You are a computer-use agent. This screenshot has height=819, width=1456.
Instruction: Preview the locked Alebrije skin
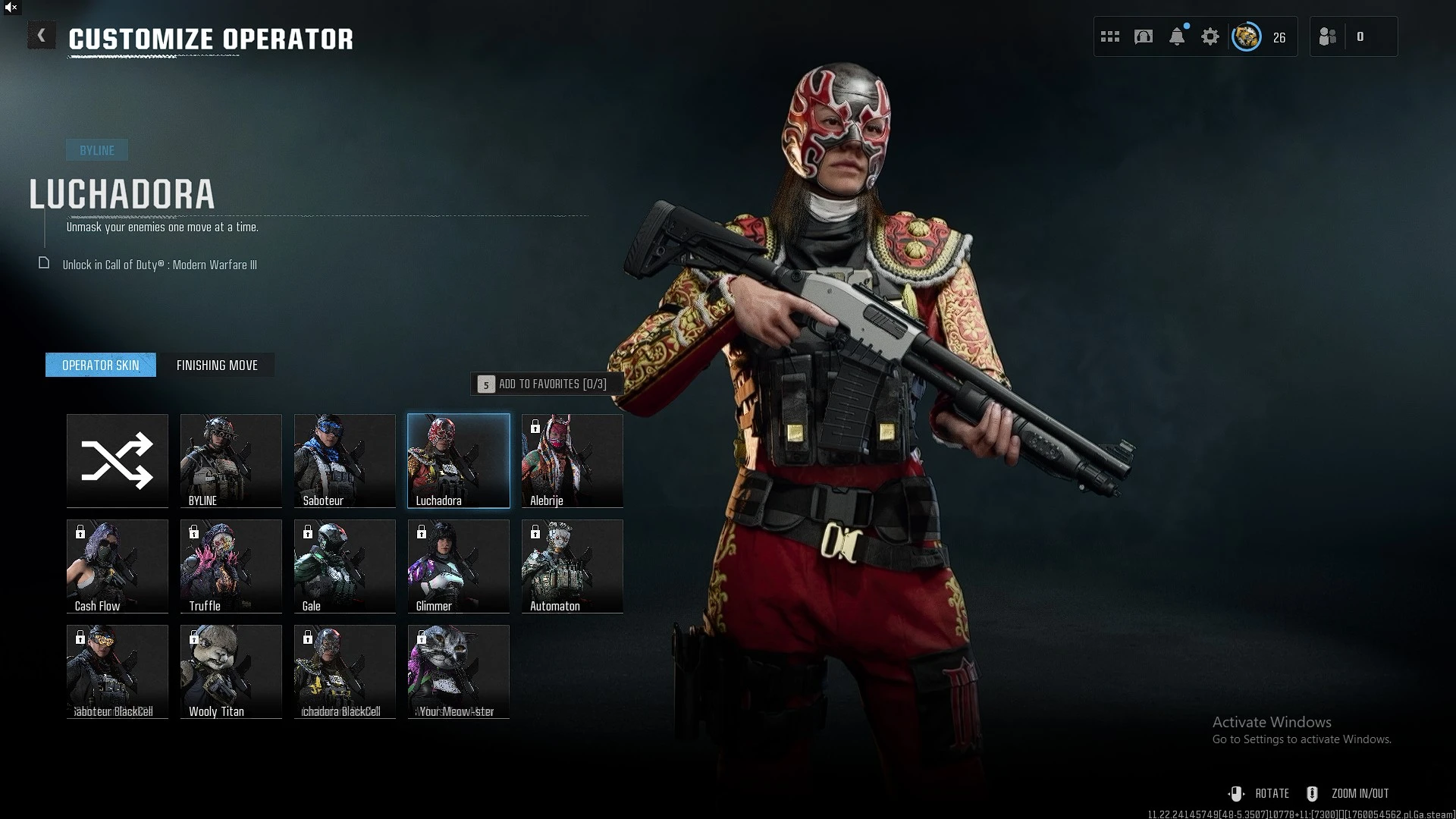pyautogui.click(x=573, y=460)
